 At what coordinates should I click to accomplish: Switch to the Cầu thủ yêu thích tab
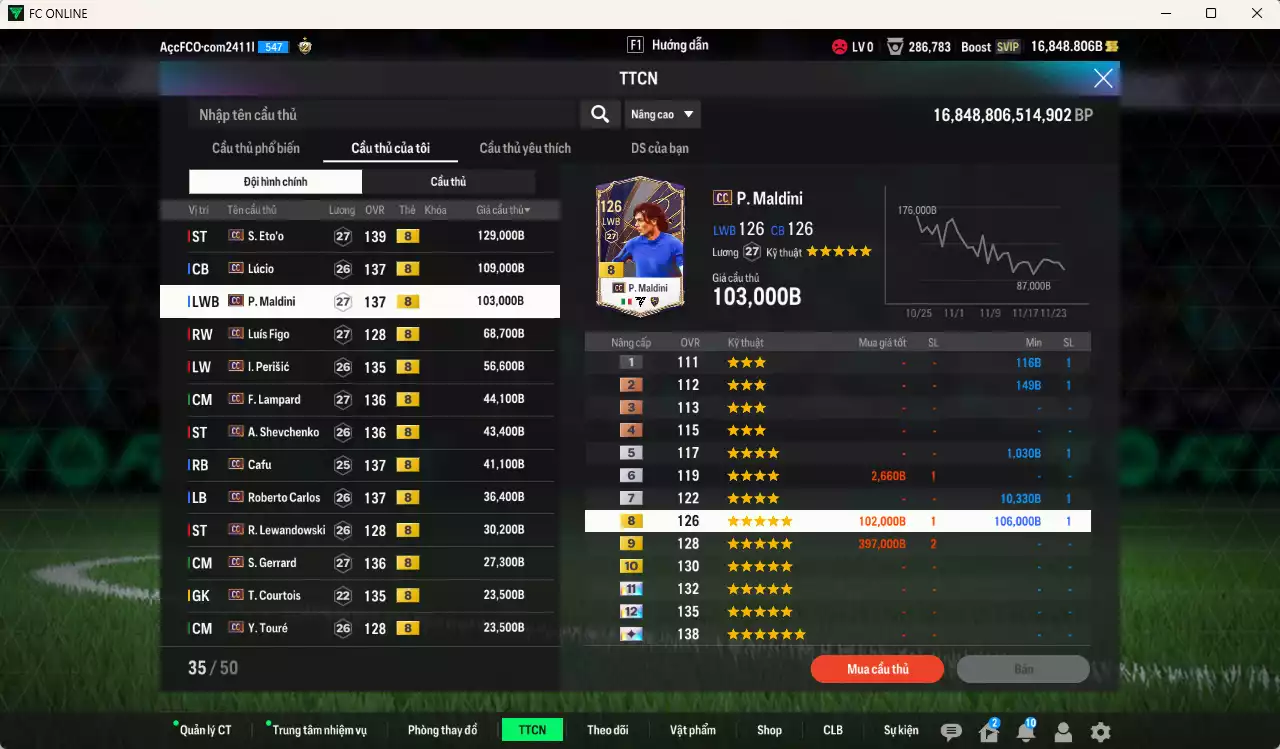click(x=524, y=148)
